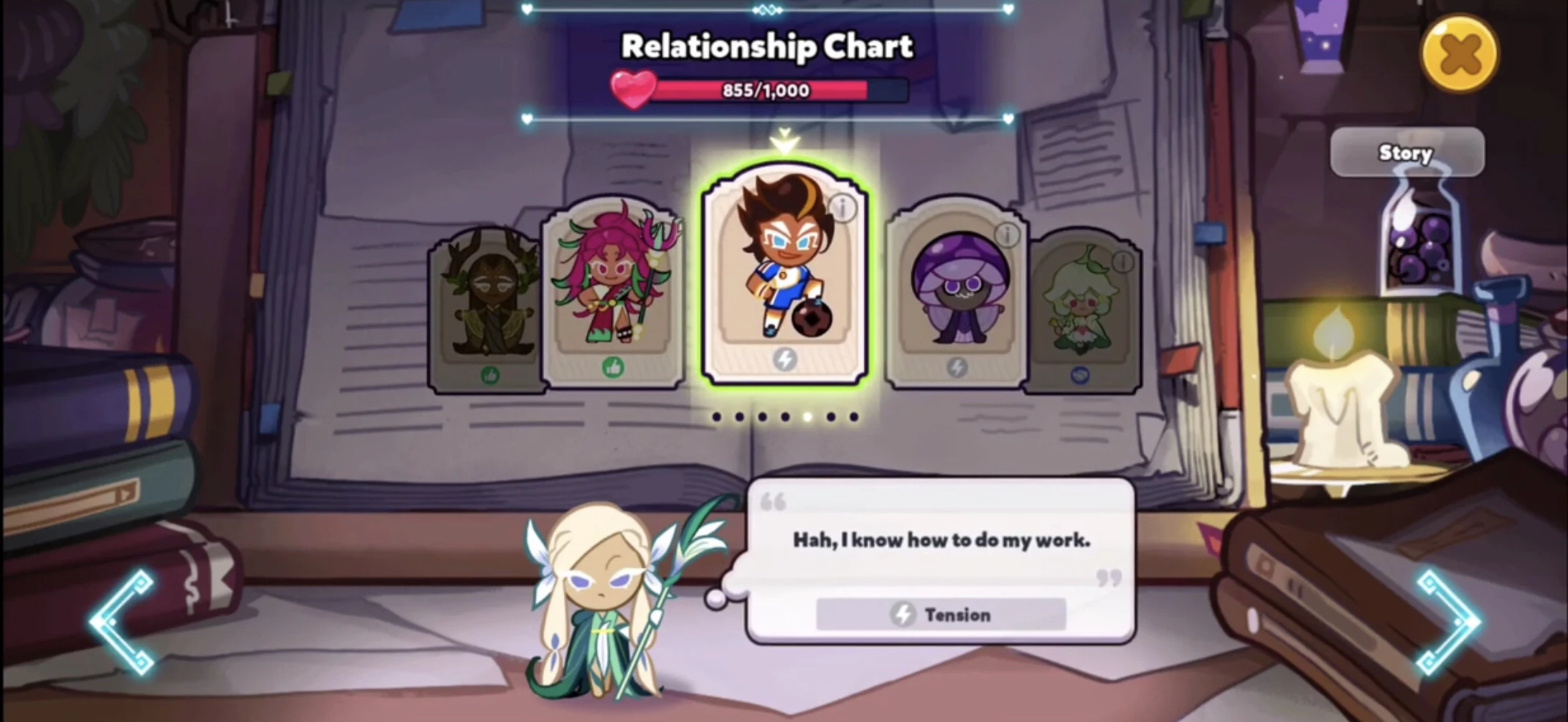Viewport: 1568px width, 722px height.
Task: Select the heart icon beside the relationship gauge
Action: [634, 89]
